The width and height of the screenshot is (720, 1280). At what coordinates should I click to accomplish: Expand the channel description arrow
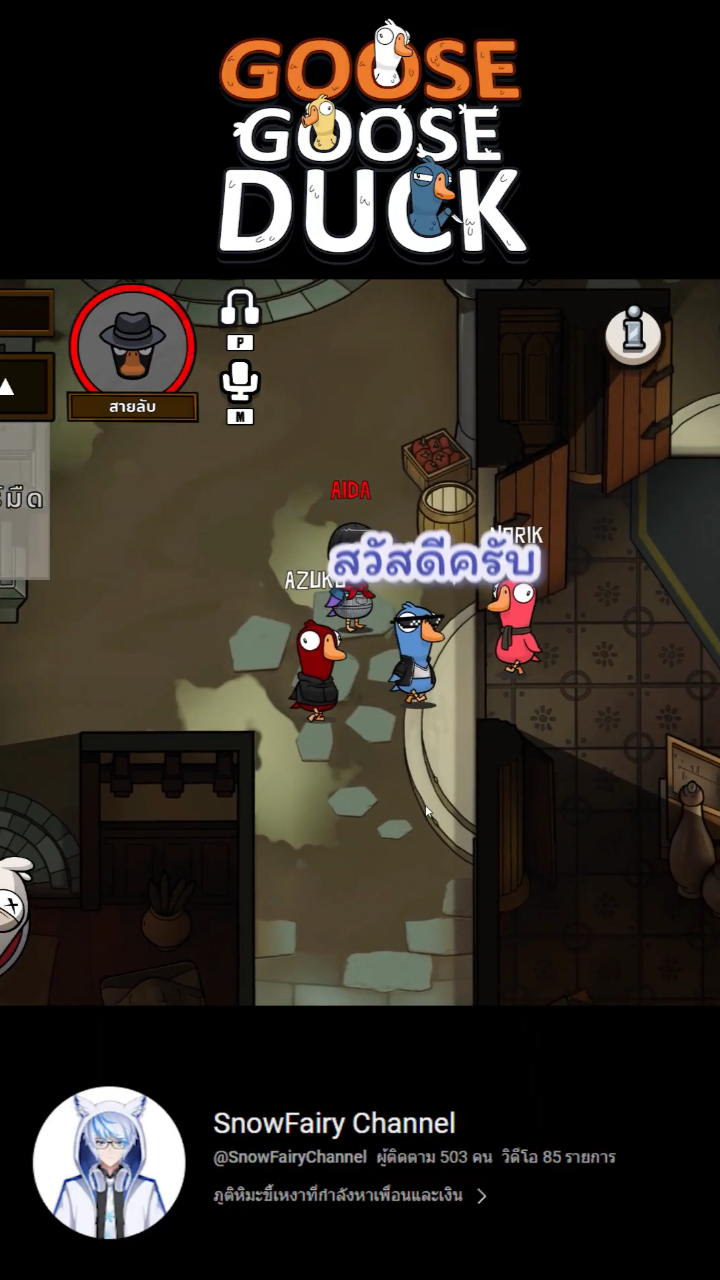coord(482,1196)
